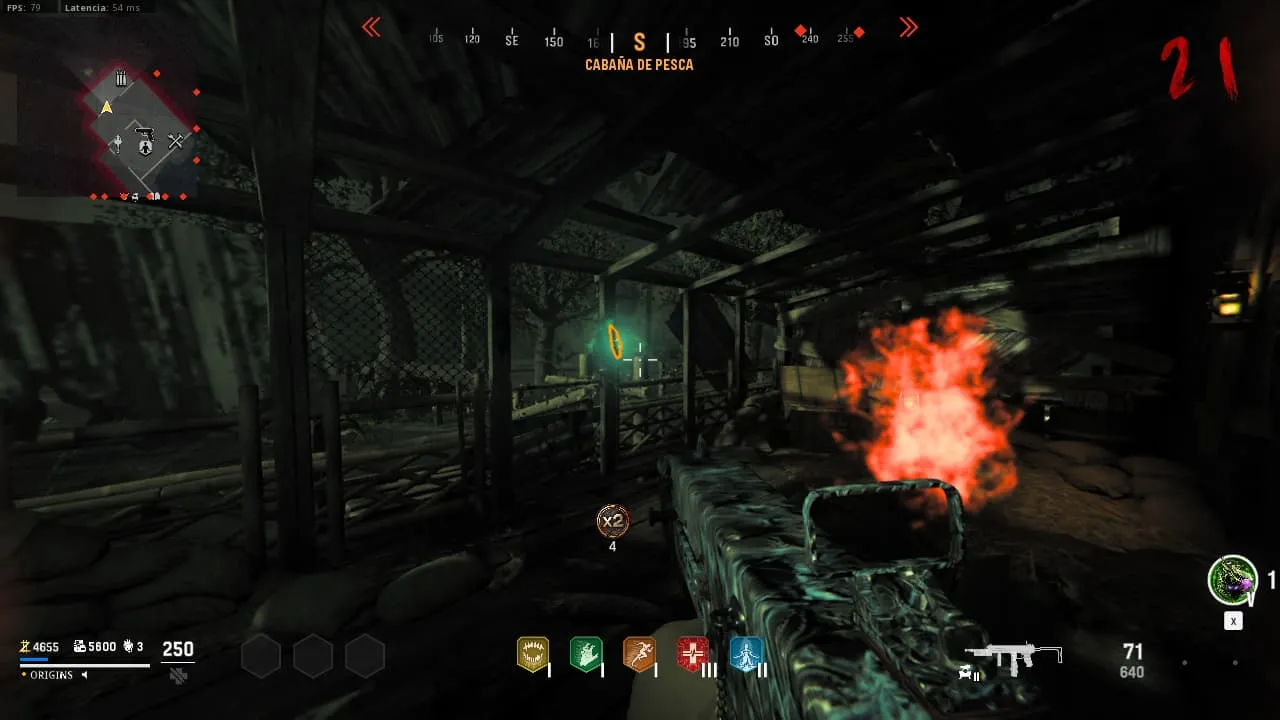
Task: Click the ammo crate marker on minimap
Action: pyautogui.click(x=121, y=78)
